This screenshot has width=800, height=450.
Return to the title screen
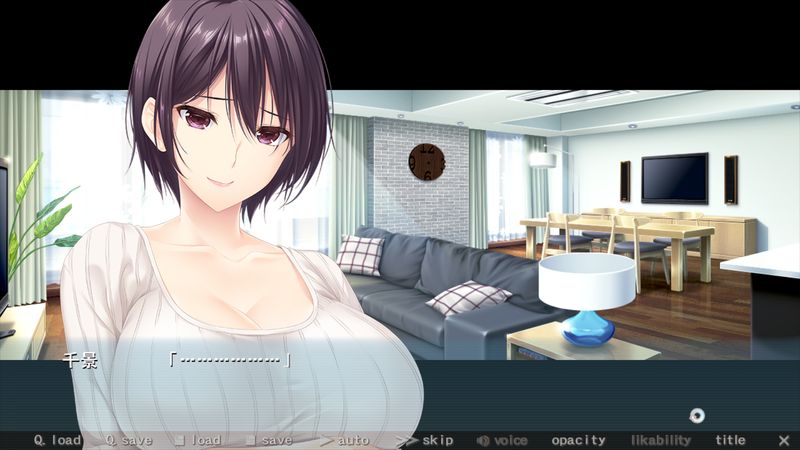[730, 440]
